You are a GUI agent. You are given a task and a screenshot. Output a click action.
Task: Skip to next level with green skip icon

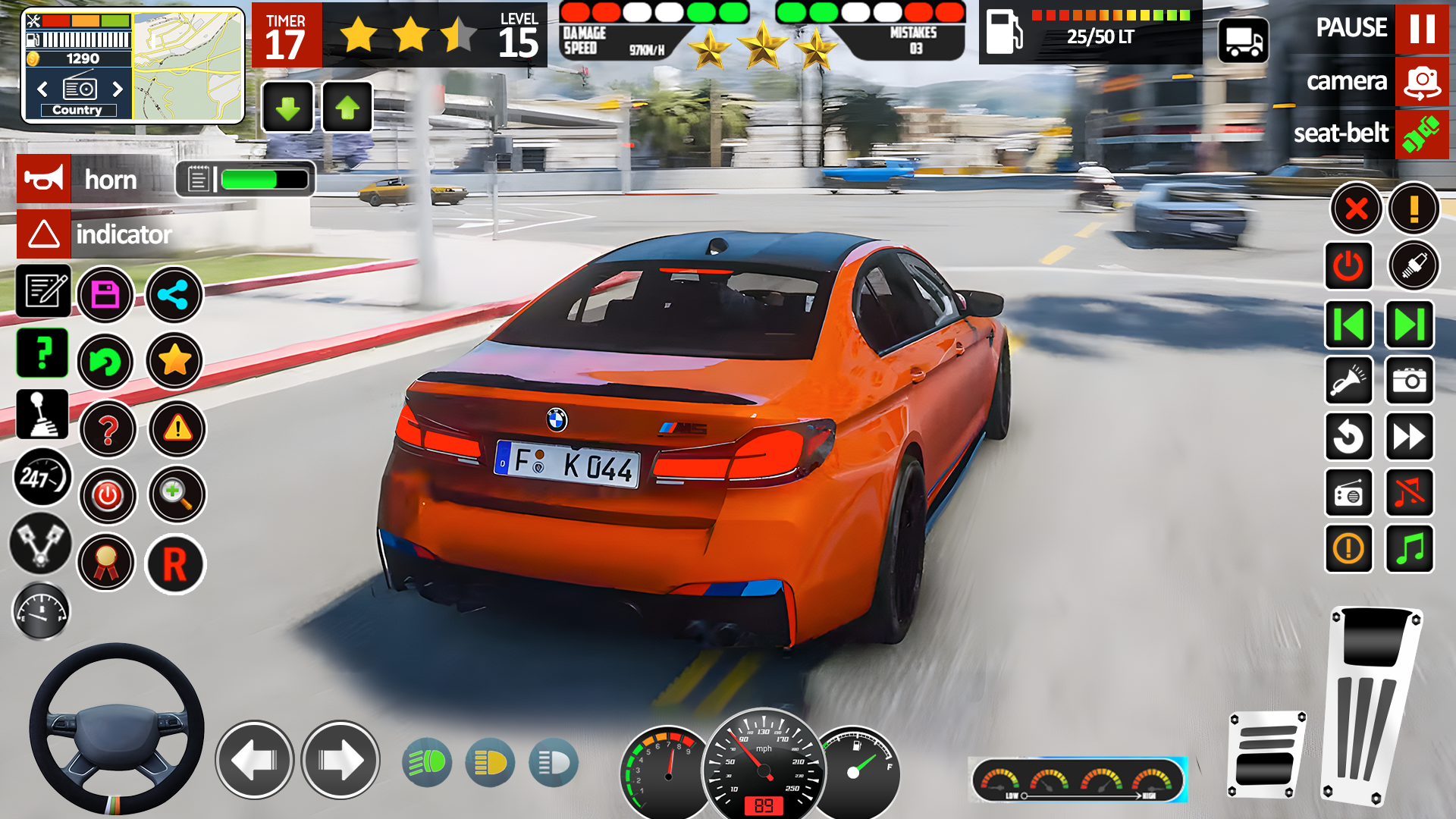1408,325
